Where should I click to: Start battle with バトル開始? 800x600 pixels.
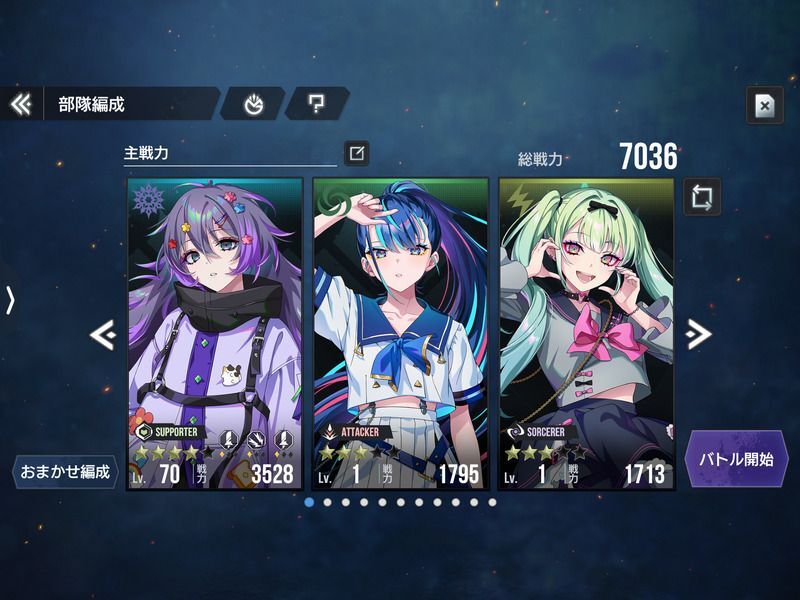point(738,460)
